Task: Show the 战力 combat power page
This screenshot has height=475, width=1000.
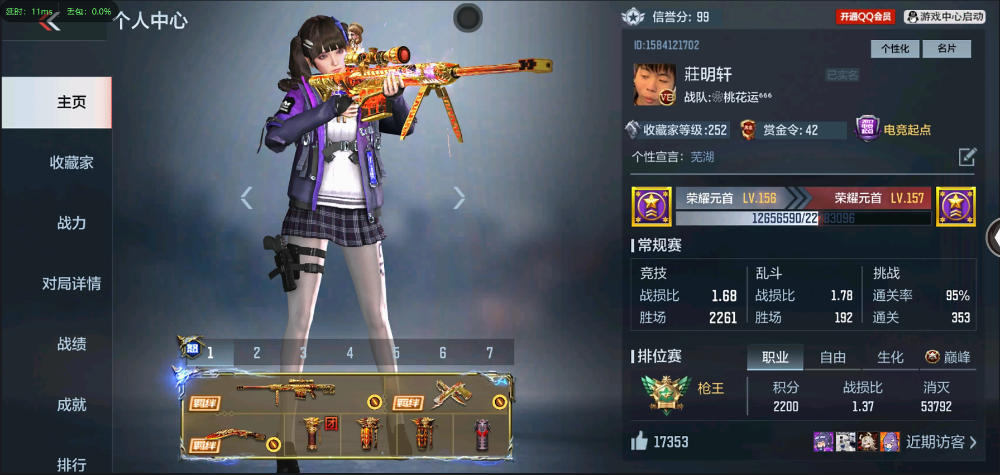Action: [x=71, y=223]
